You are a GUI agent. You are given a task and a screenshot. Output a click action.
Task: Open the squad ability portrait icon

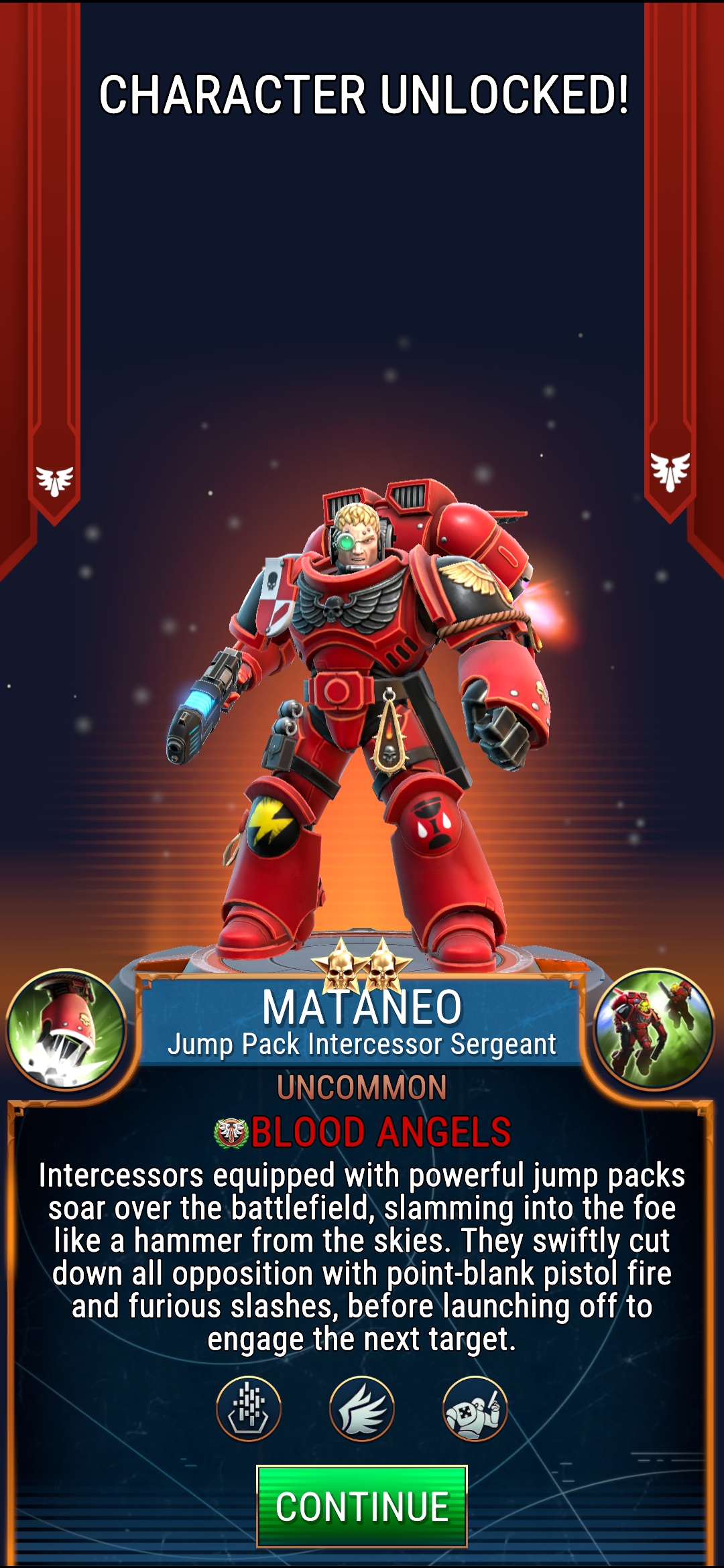[x=654, y=1030]
